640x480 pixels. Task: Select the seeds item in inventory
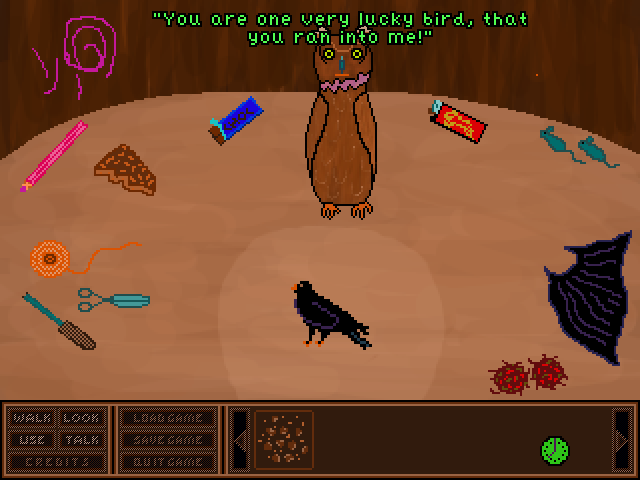(x=284, y=439)
